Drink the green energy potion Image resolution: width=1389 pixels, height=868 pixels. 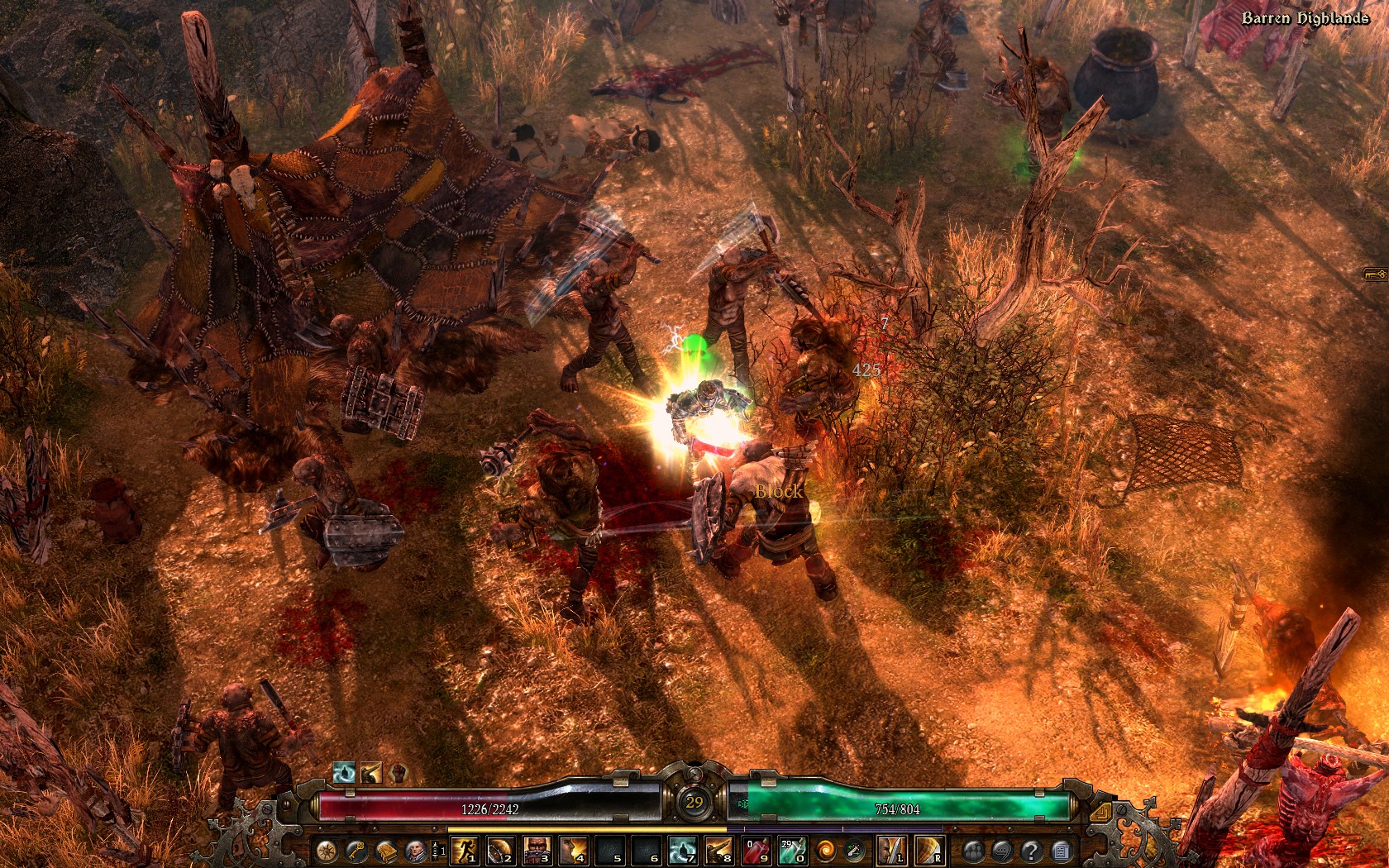(x=792, y=851)
